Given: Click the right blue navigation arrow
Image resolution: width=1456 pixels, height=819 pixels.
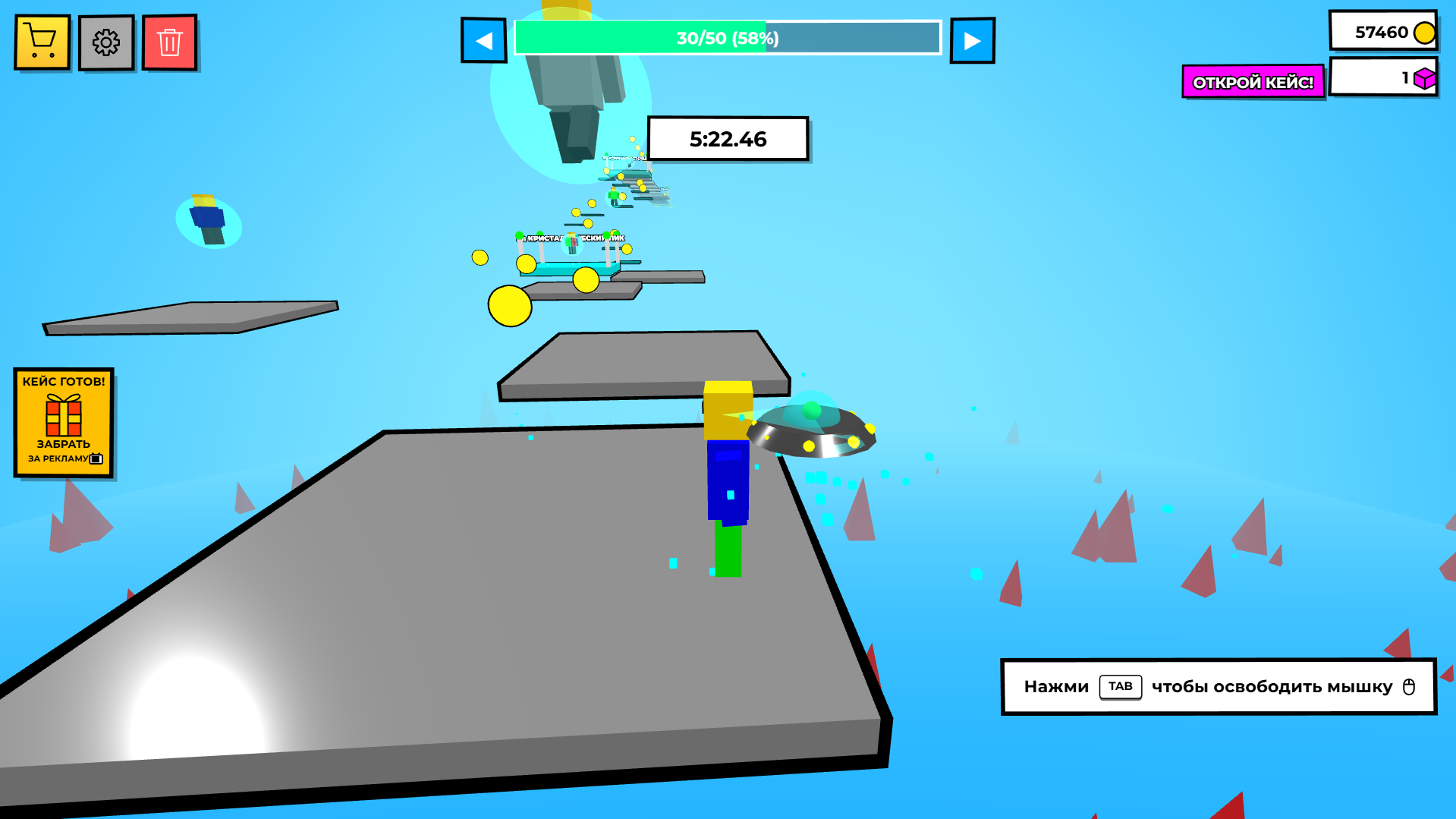Looking at the screenshot, I should pos(972,40).
